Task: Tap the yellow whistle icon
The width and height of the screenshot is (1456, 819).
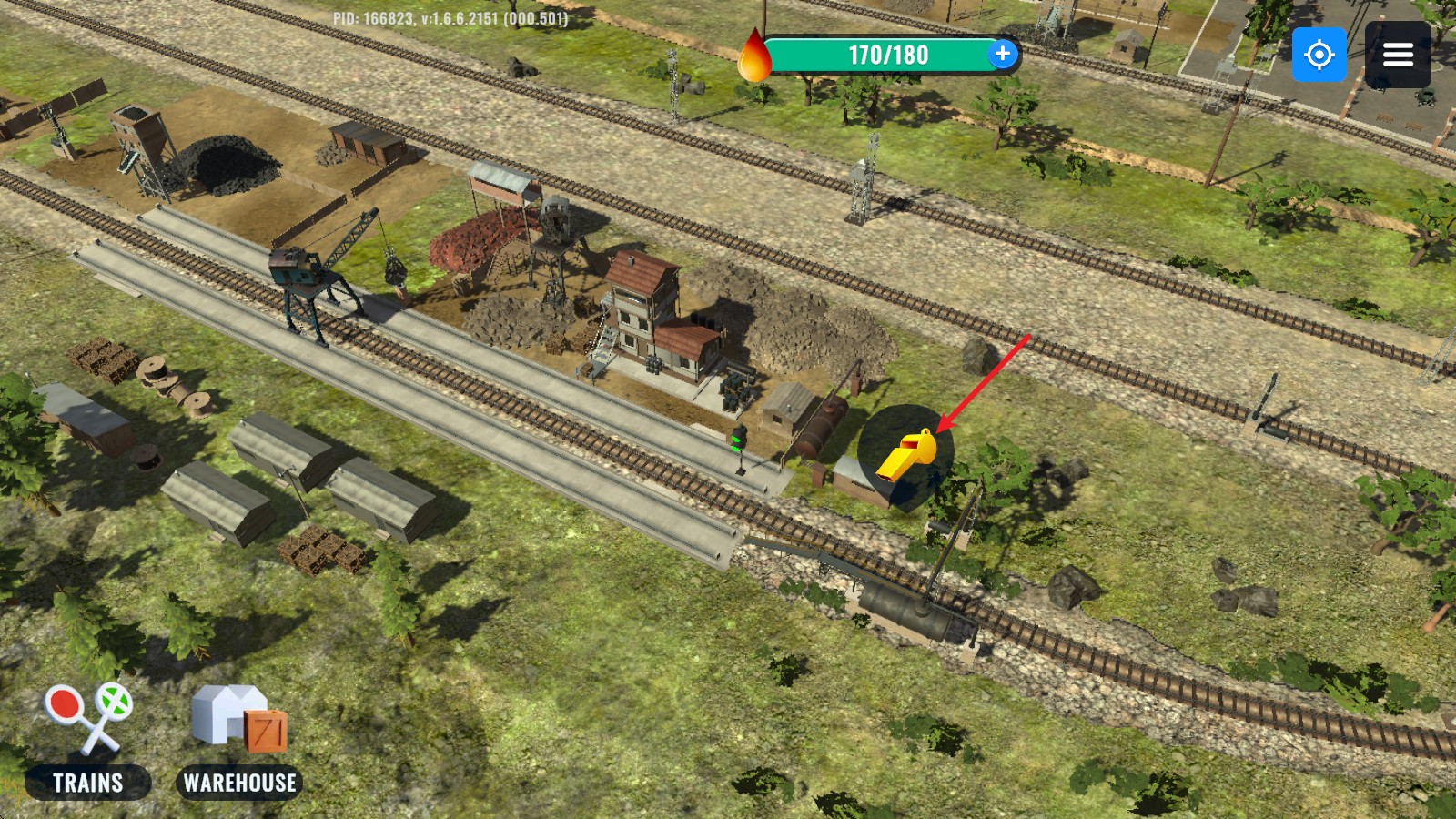Action: [x=905, y=455]
